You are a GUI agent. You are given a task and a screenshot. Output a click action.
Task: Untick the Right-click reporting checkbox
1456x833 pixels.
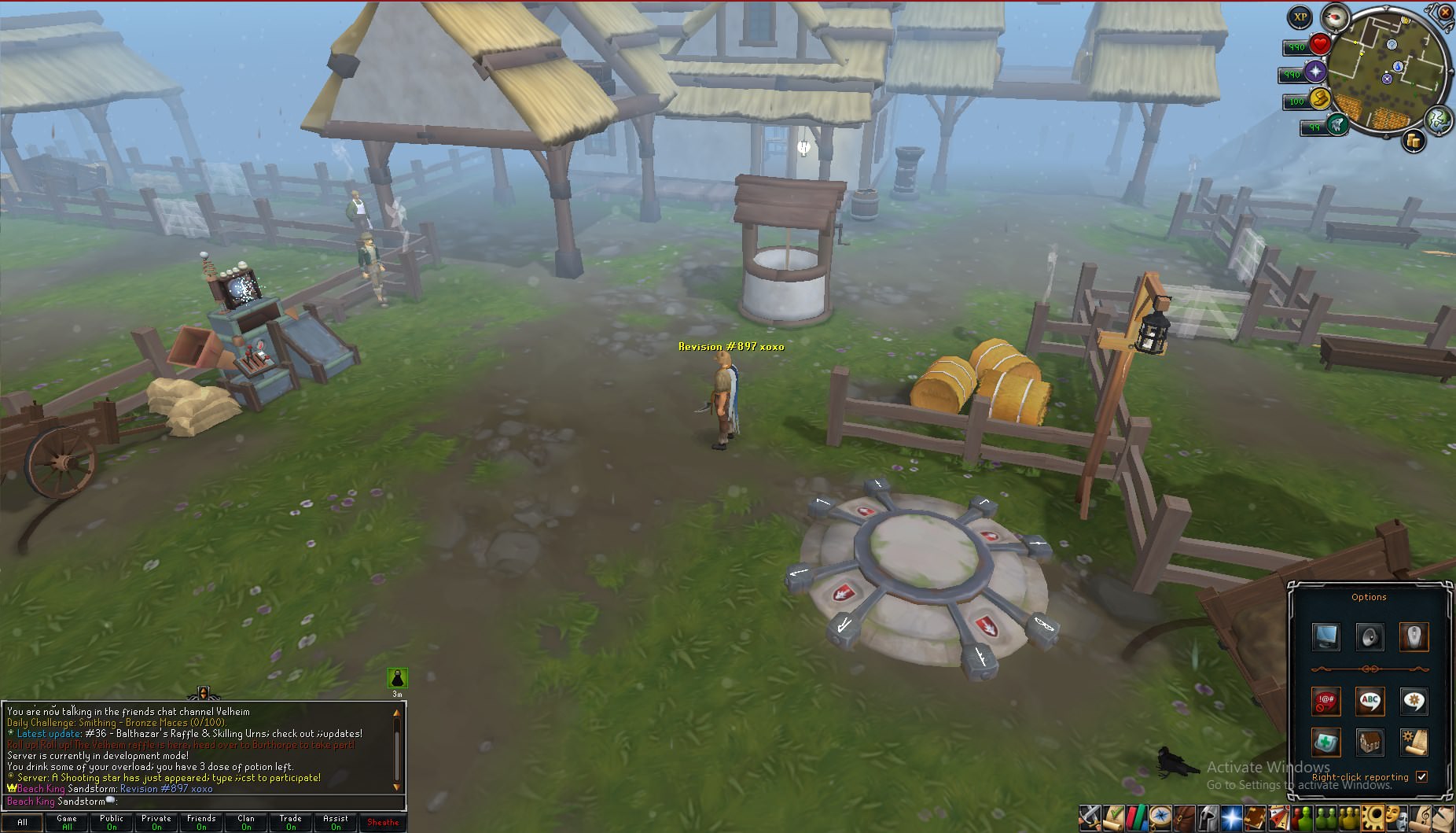(x=1421, y=776)
